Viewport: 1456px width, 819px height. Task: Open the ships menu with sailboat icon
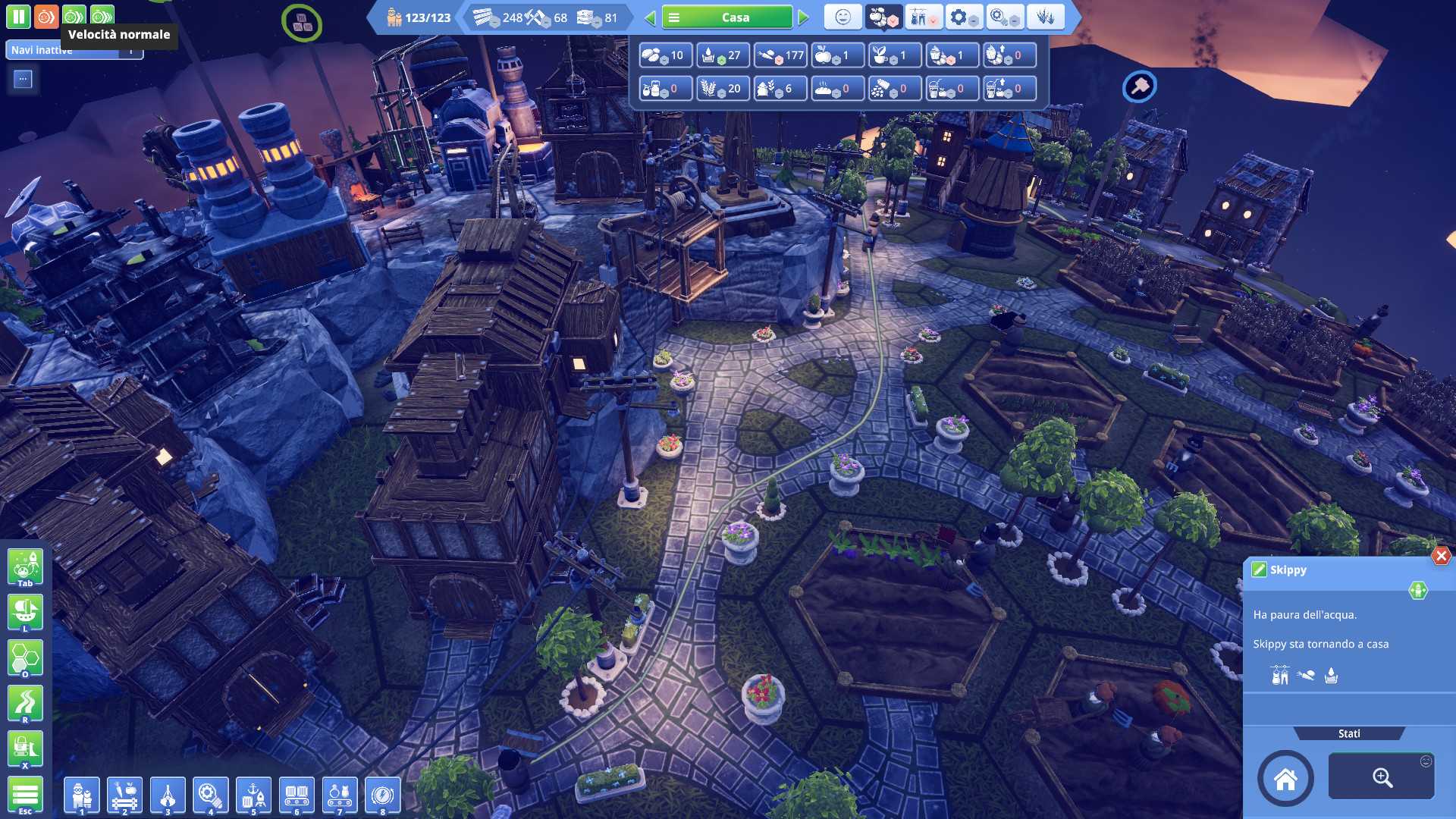click(25, 612)
